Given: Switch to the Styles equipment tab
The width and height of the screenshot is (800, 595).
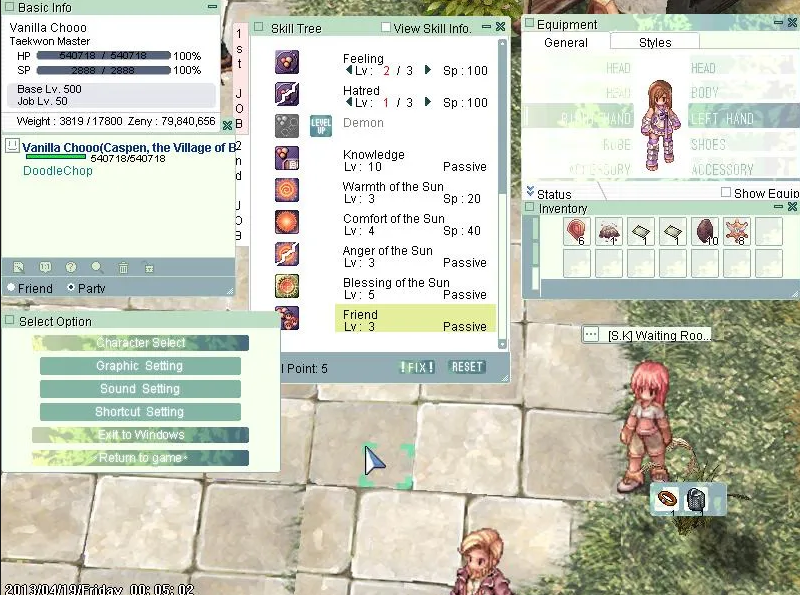Looking at the screenshot, I should (655, 42).
